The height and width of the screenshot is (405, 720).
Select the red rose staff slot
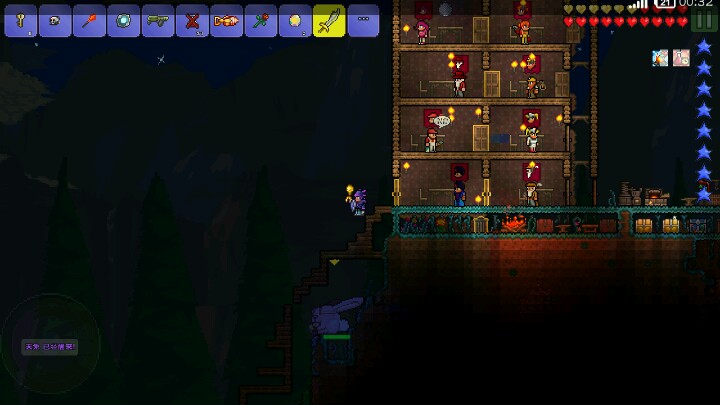click(x=261, y=20)
